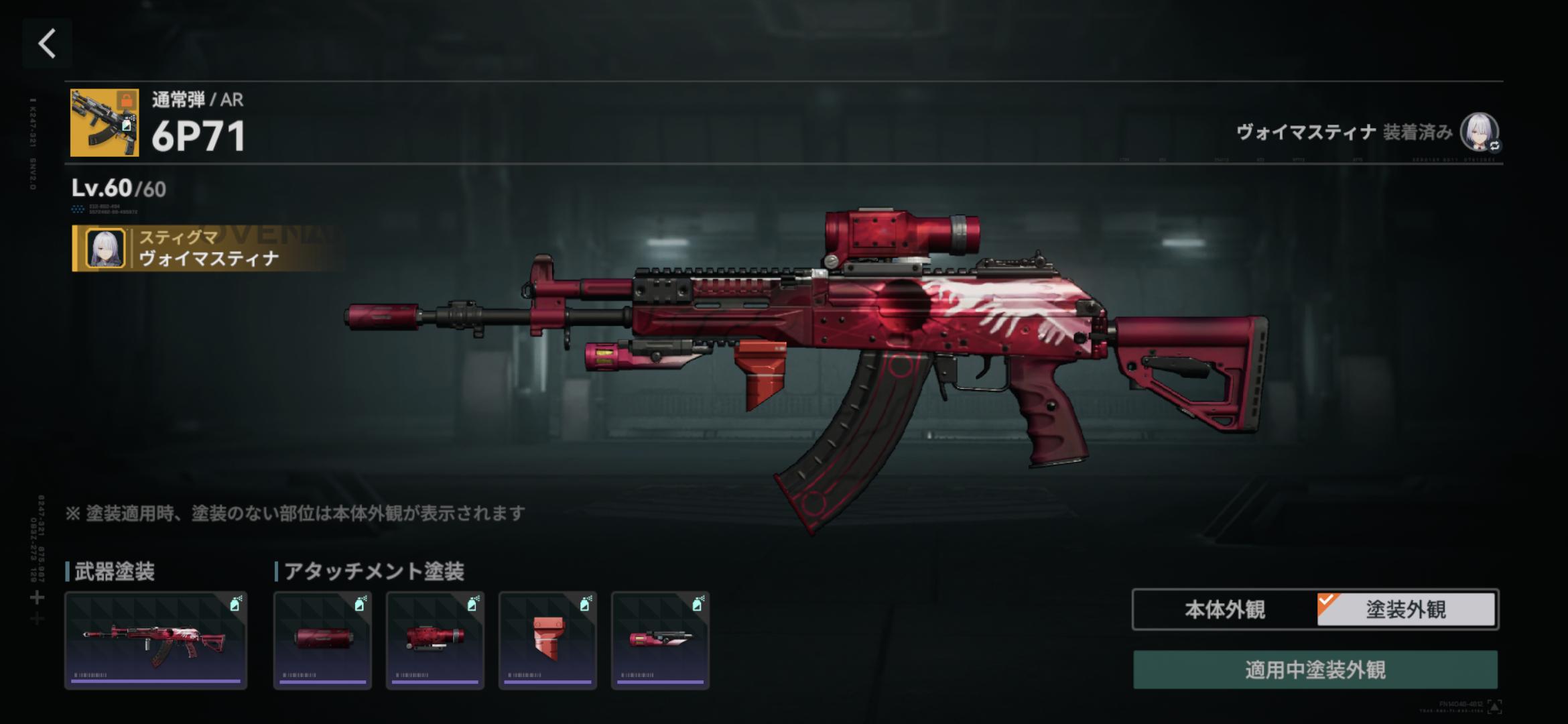Screen dimensions: 1568x724
Task: Toggle fullscreen view icon in corner
Action: point(1494,706)
